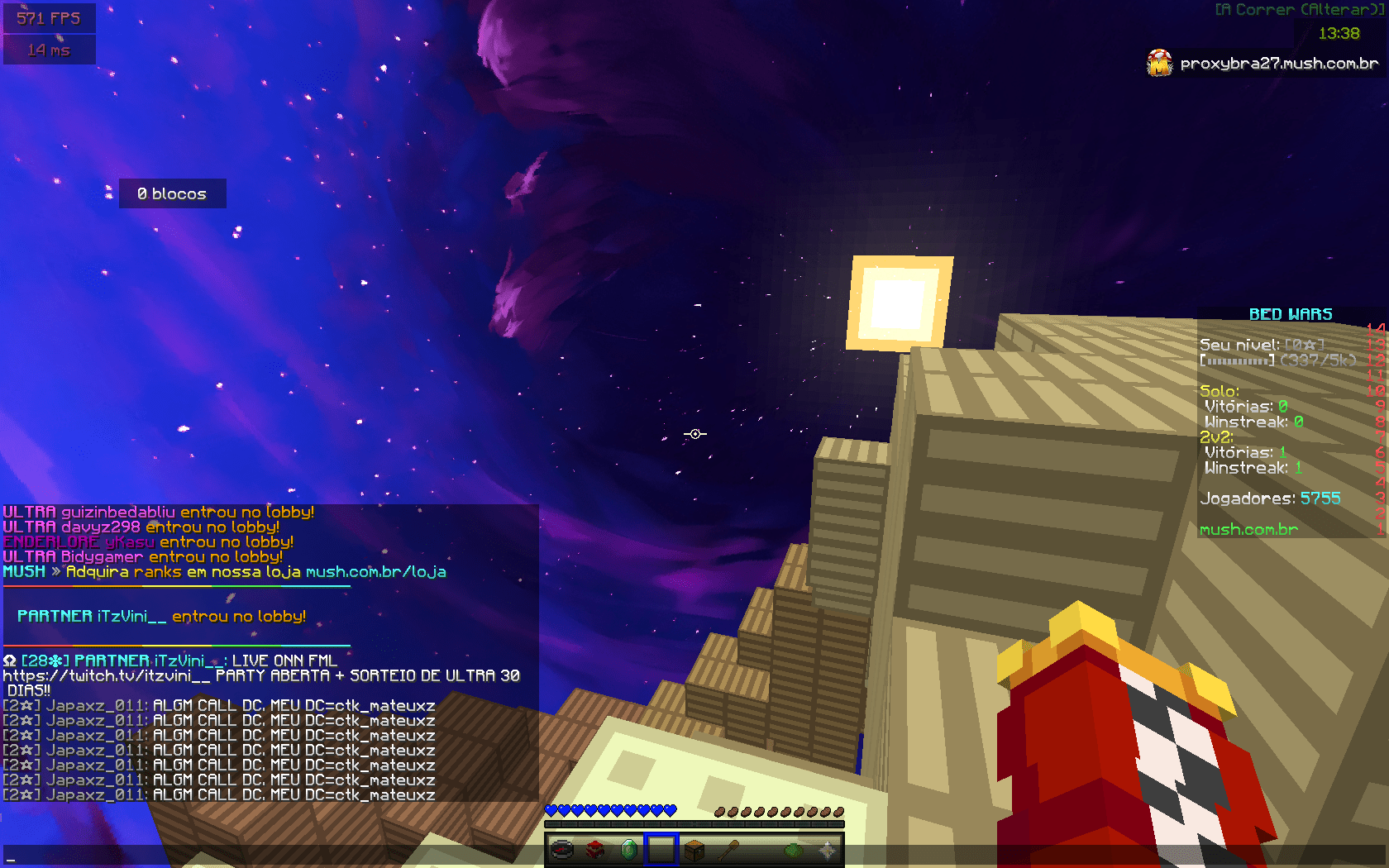Click the 0 blocos counter widget
The height and width of the screenshot is (868, 1389).
[172, 194]
